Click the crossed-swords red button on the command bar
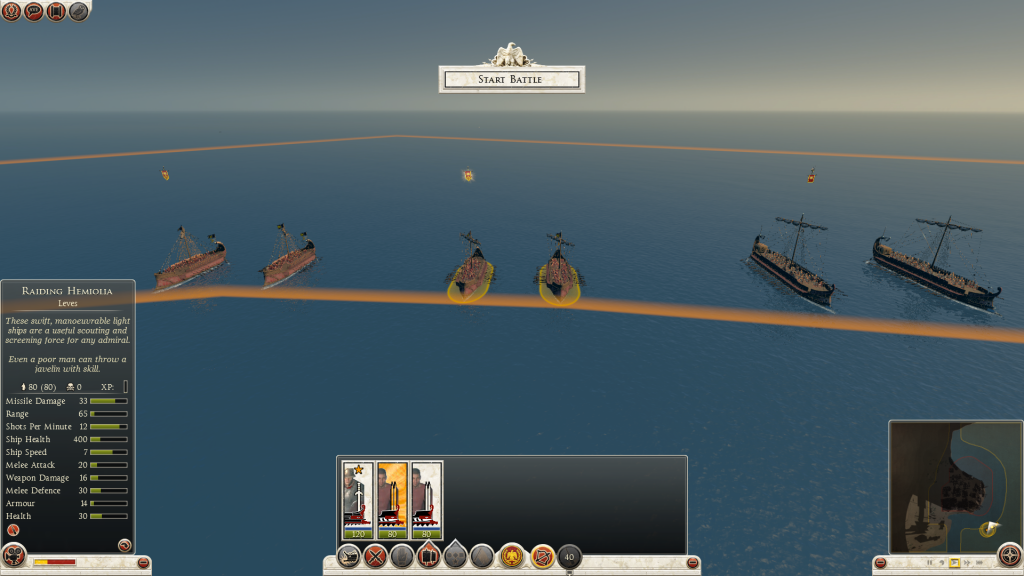The image size is (1024, 576). tap(376, 557)
